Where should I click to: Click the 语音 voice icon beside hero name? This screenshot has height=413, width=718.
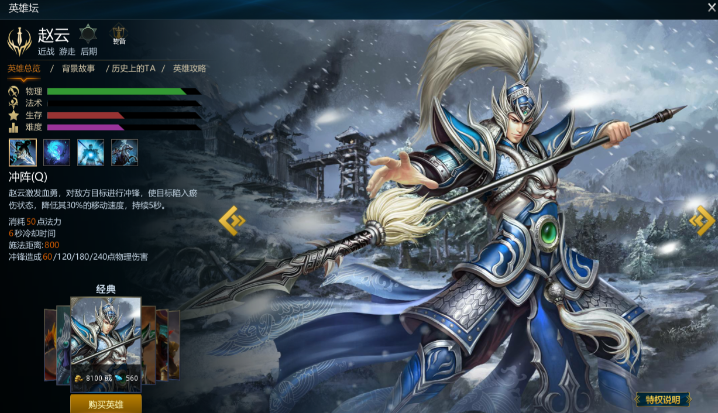click(x=119, y=37)
